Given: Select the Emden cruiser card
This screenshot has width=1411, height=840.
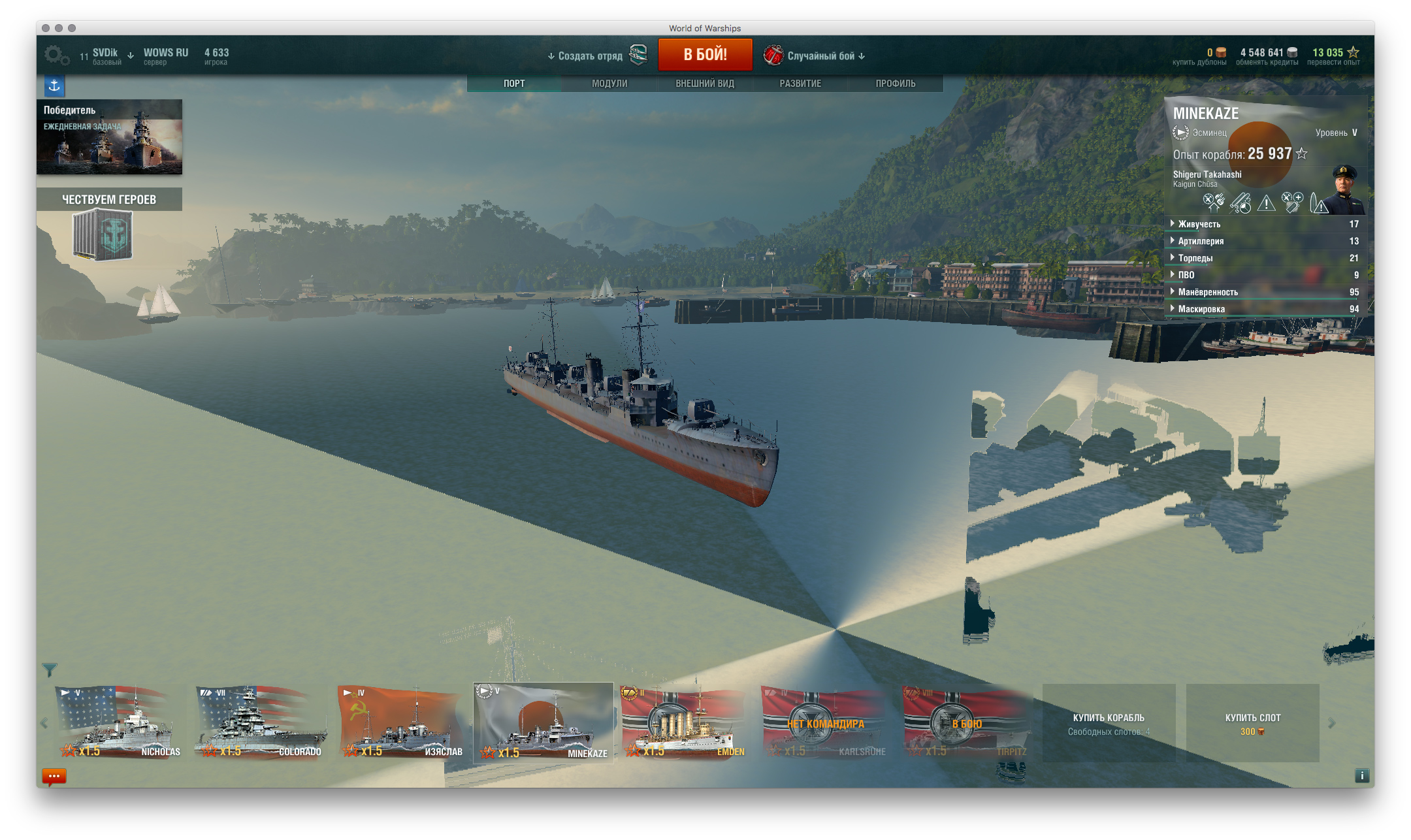Looking at the screenshot, I should (683, 722).
